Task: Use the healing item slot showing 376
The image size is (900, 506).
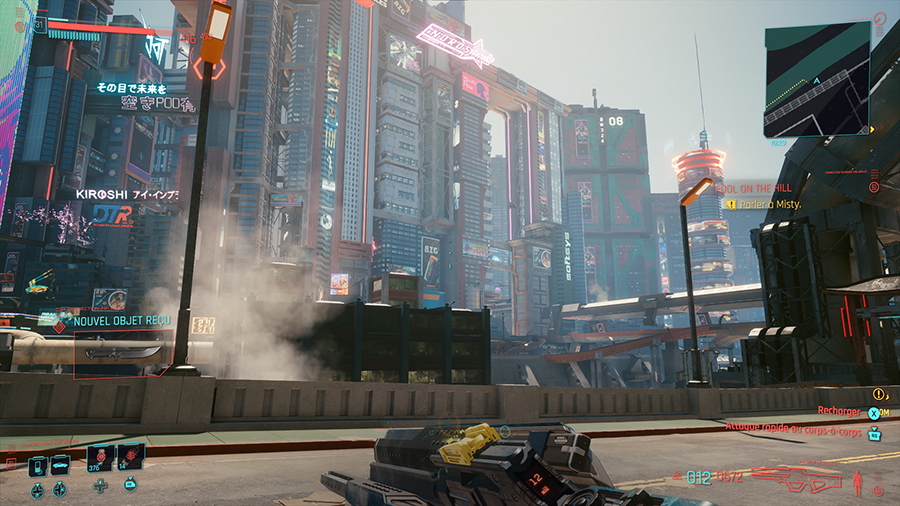Action: [x=100, y=458]
